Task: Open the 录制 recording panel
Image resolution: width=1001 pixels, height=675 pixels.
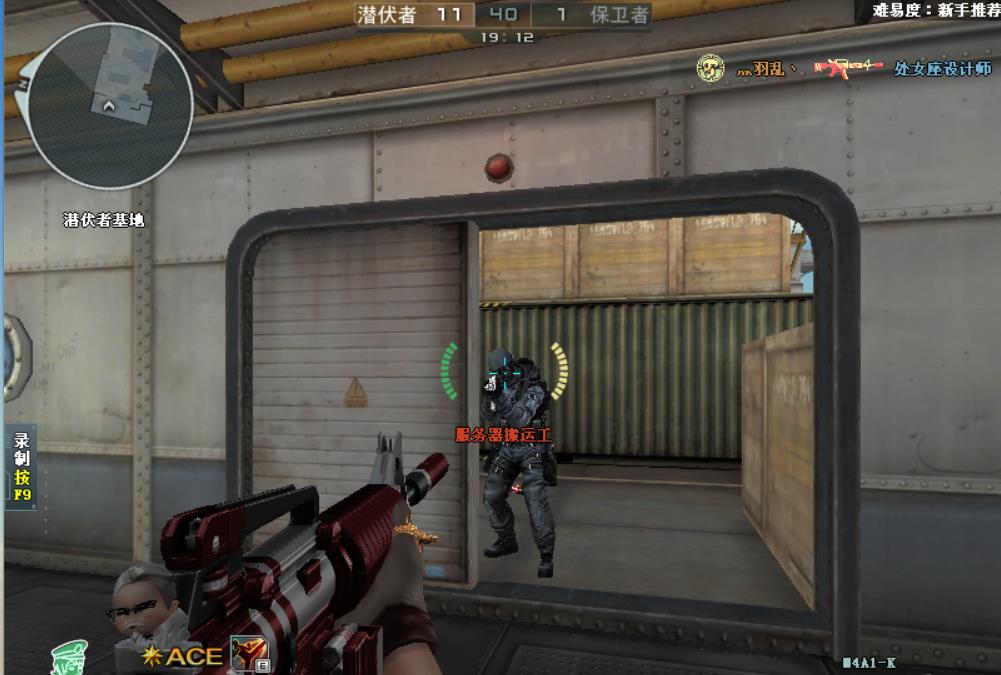Action: coord(22,466)
